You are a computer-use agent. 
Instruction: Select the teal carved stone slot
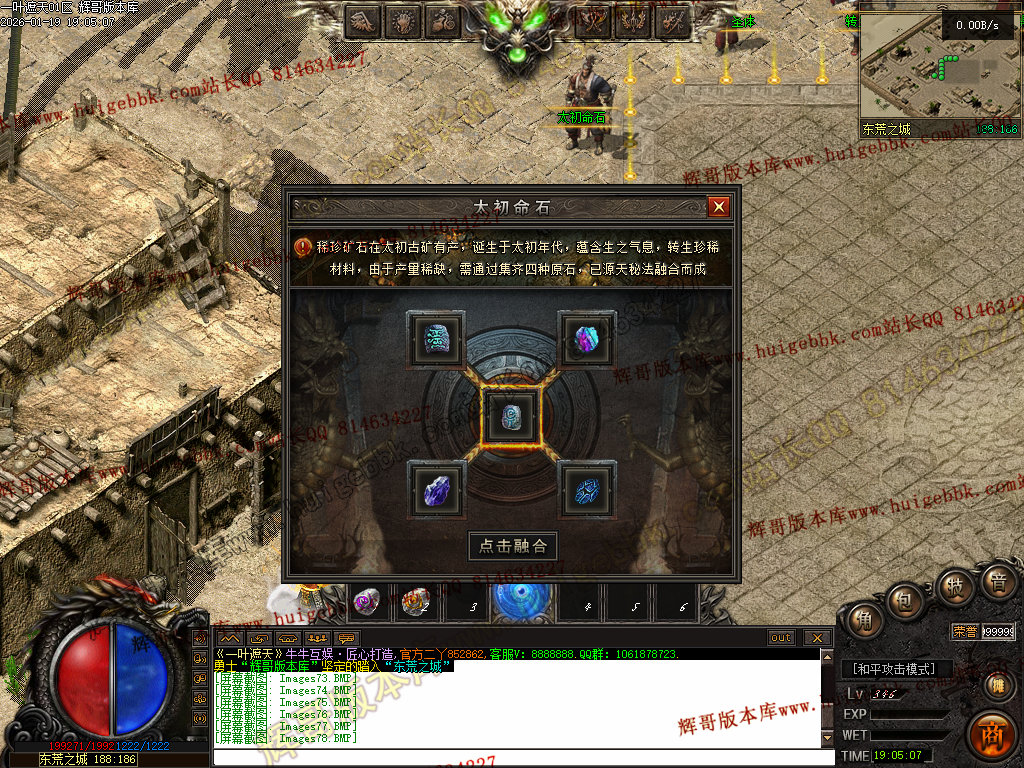click(x=436, y=338)
